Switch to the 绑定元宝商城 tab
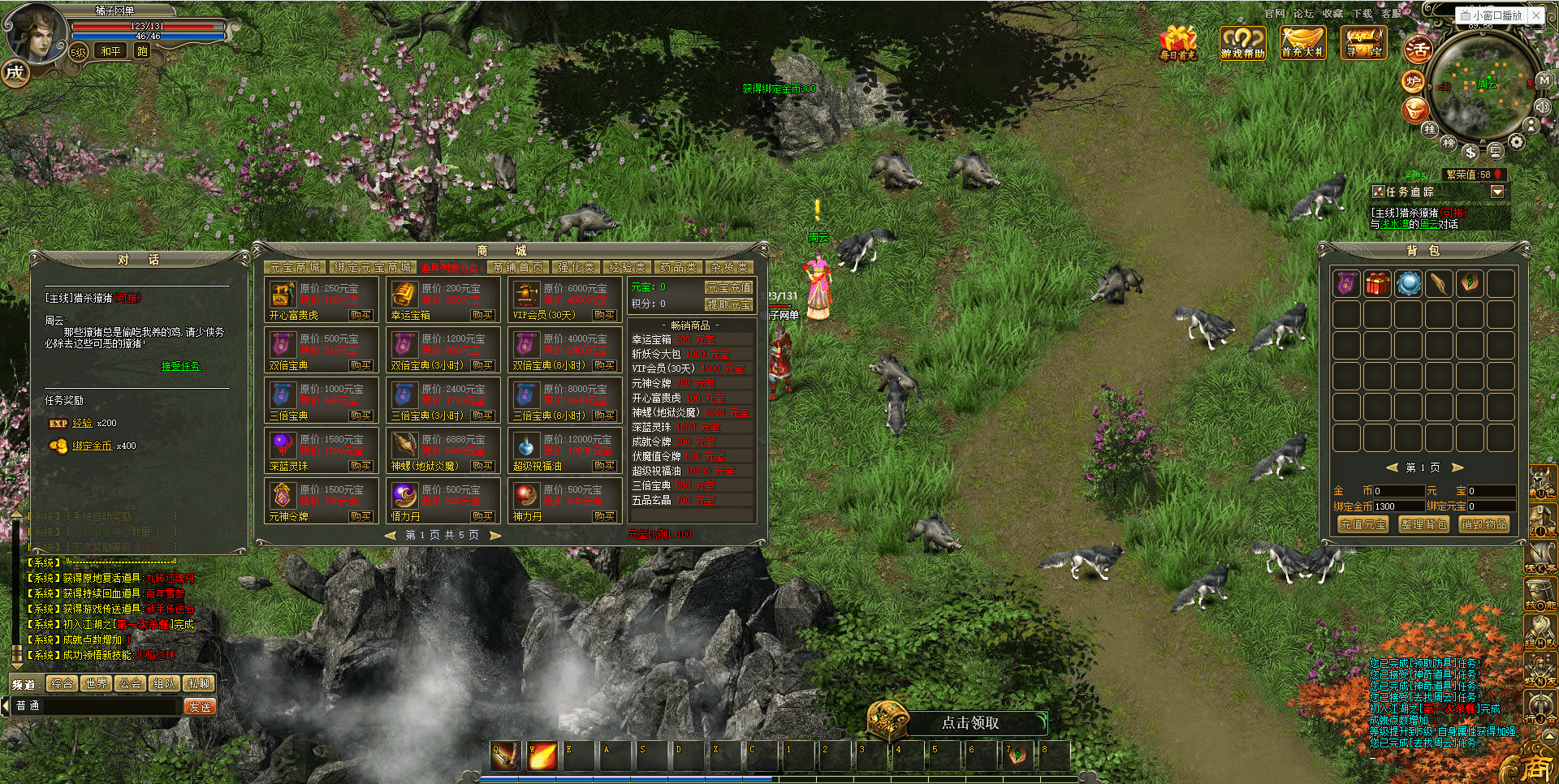 point(373,267)
